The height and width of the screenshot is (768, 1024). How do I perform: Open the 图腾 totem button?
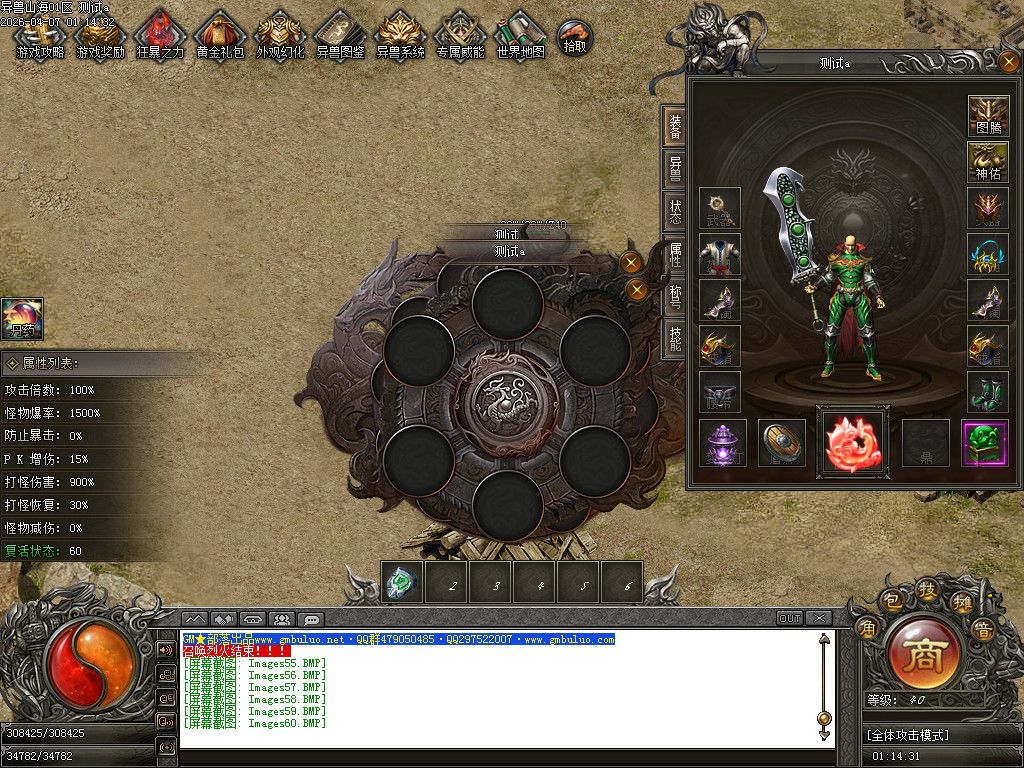tap(988, 116)
